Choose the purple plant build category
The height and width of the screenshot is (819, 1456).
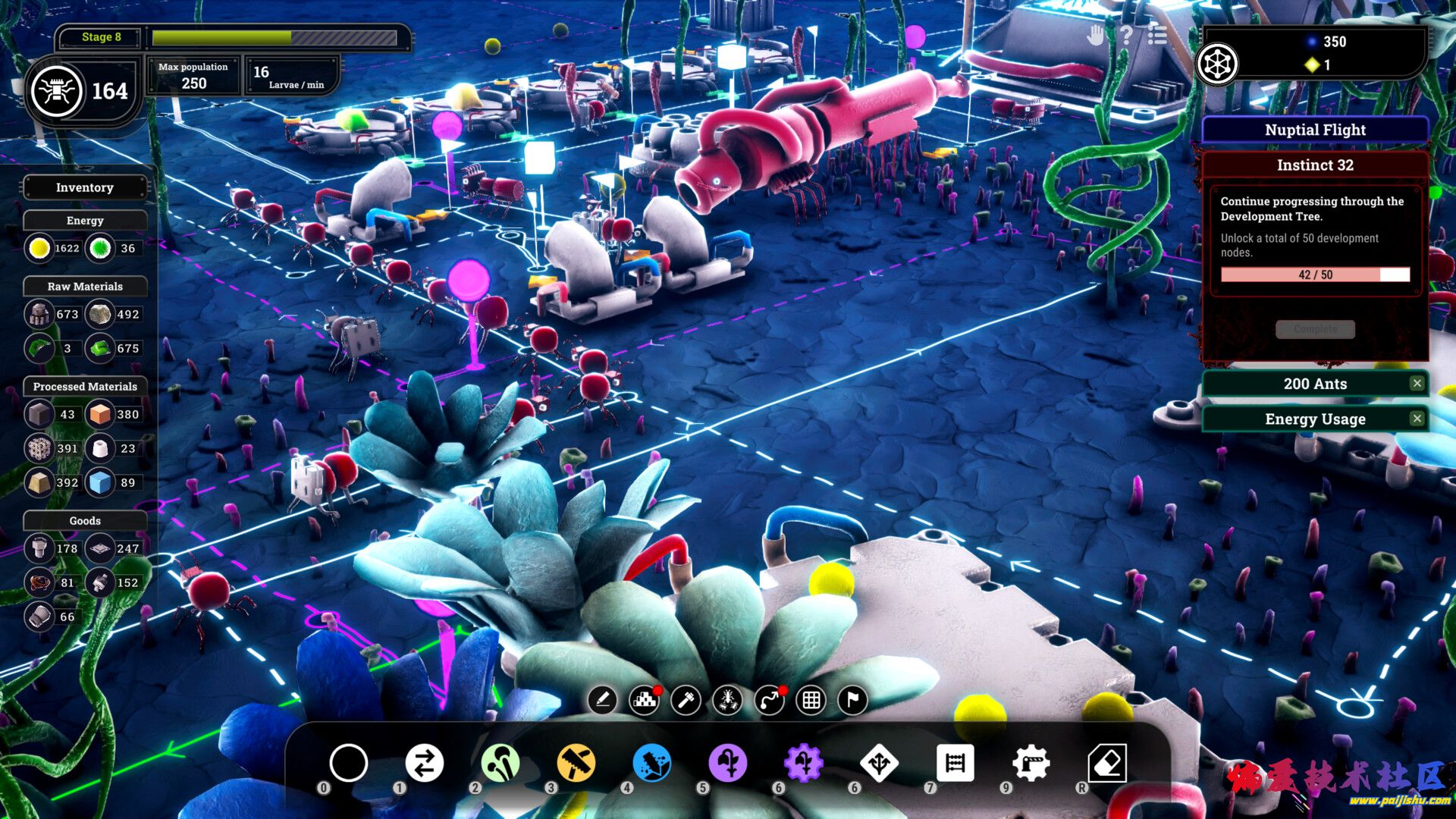click(x=727, y=763)
